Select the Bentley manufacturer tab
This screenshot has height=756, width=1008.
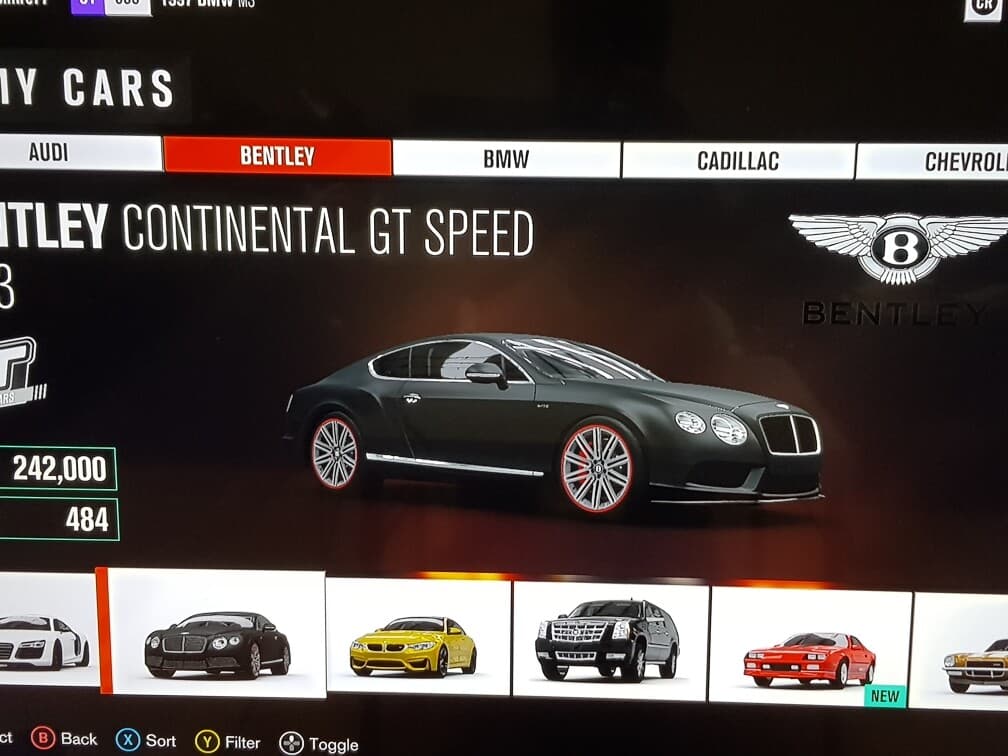pyautogui.click(x=277, y=156)
